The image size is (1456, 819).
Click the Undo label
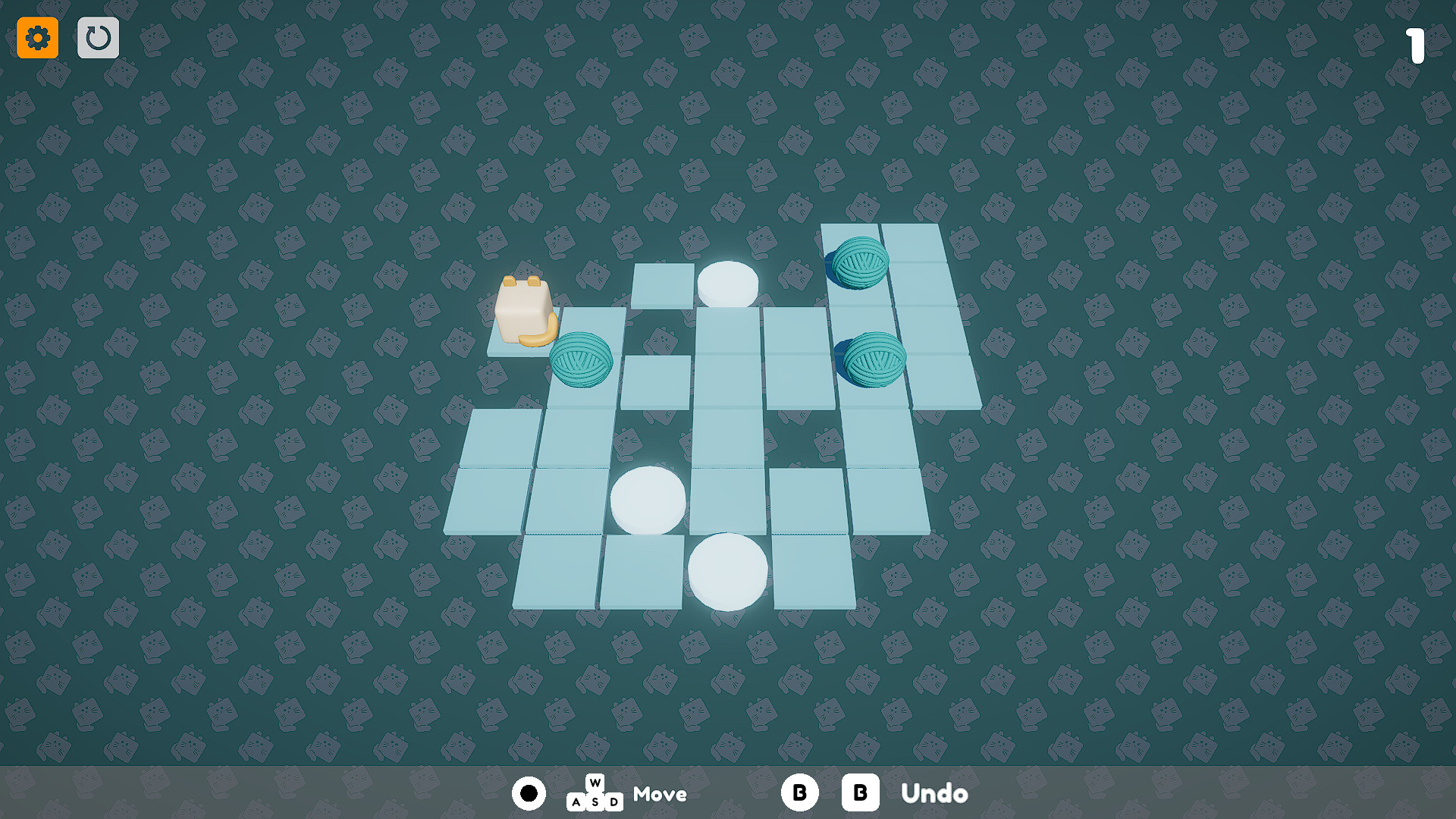[x=934, y=794]
